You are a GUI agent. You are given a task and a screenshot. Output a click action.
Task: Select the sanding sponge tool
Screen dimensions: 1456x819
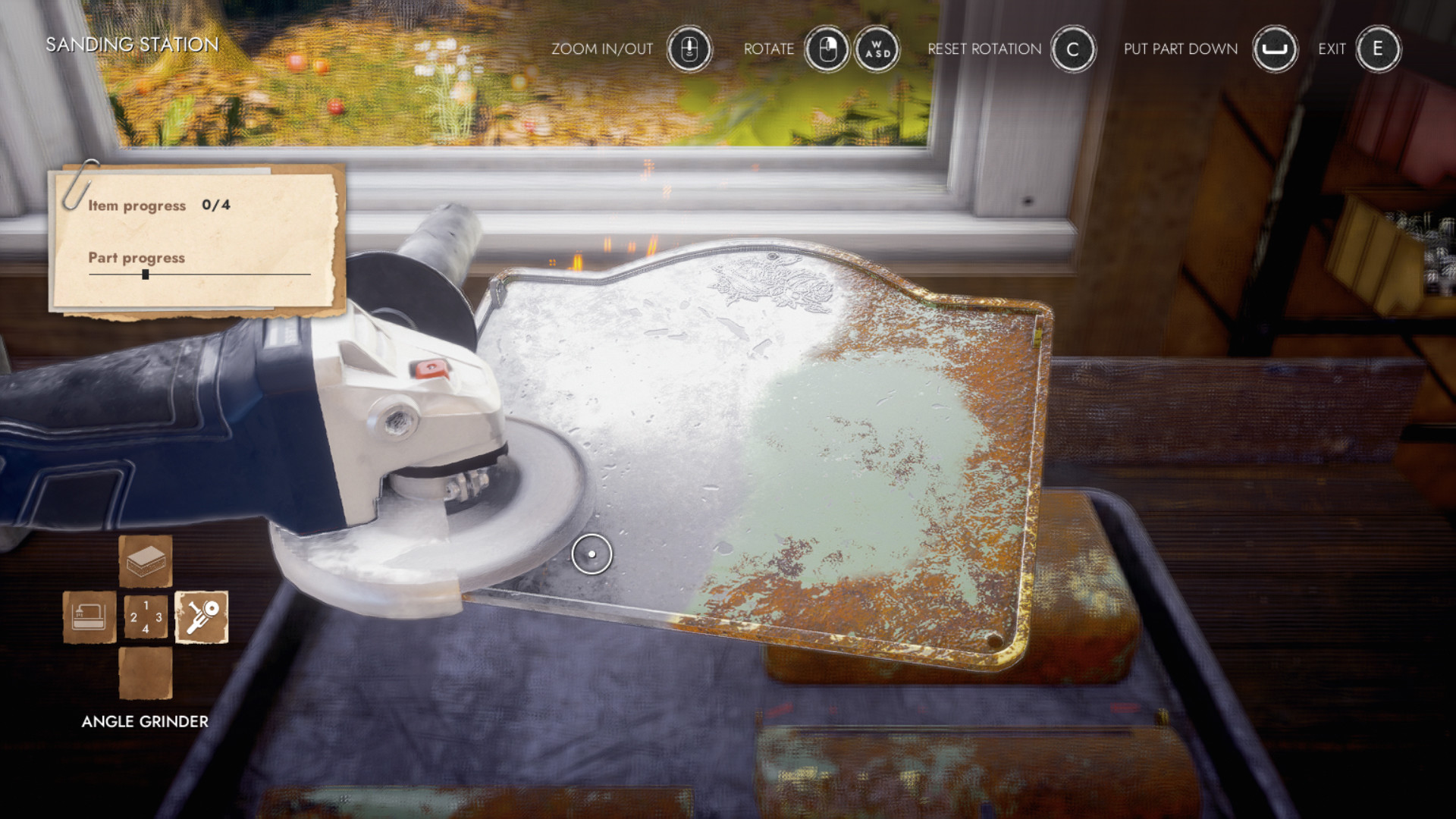144,561
